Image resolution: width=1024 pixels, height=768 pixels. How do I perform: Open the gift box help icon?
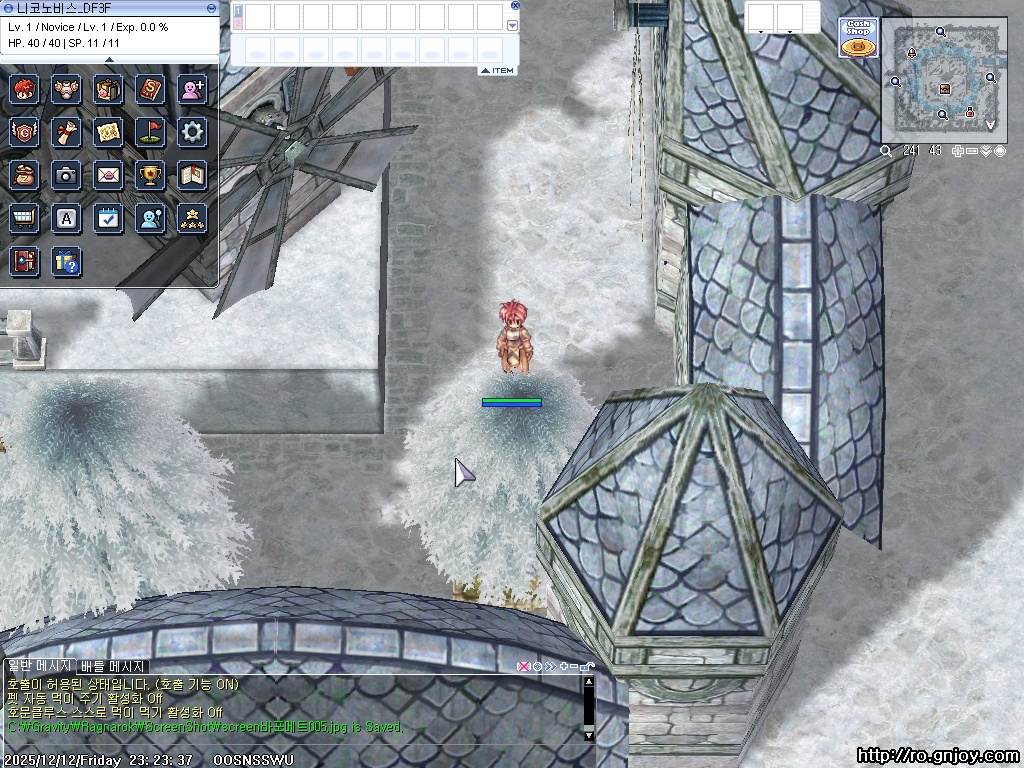(x=66, y=261)
